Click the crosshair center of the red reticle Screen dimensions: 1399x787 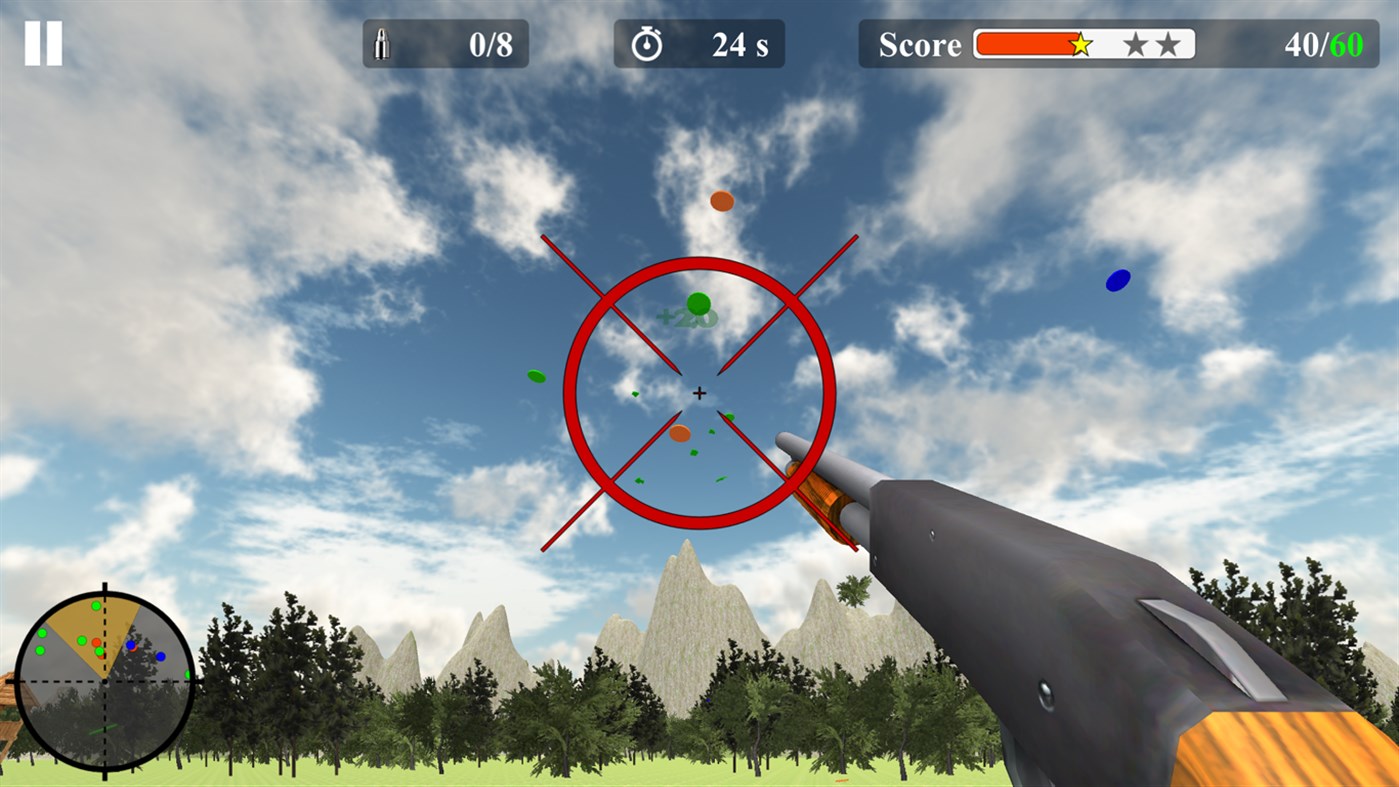coord(698,392)
